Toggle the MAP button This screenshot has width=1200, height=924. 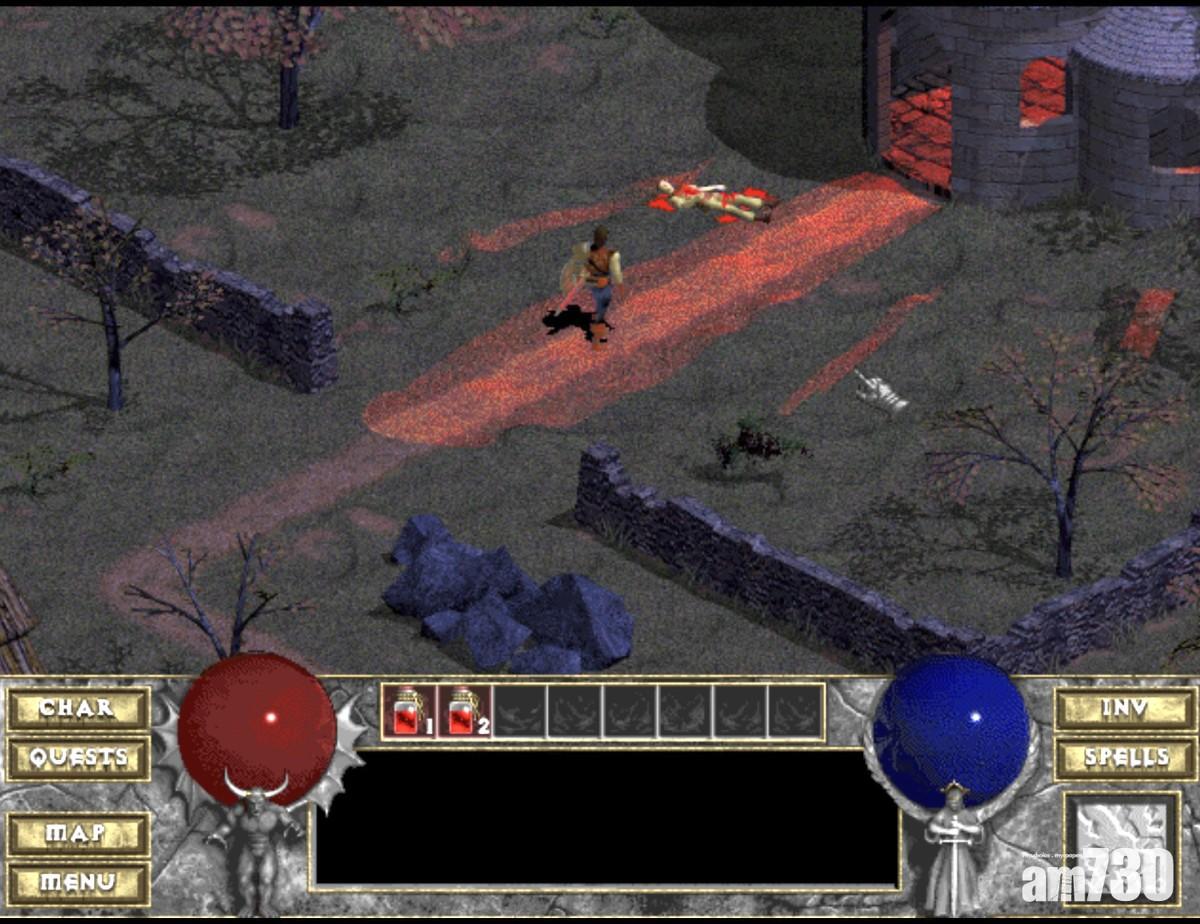[x=78, y=834]
